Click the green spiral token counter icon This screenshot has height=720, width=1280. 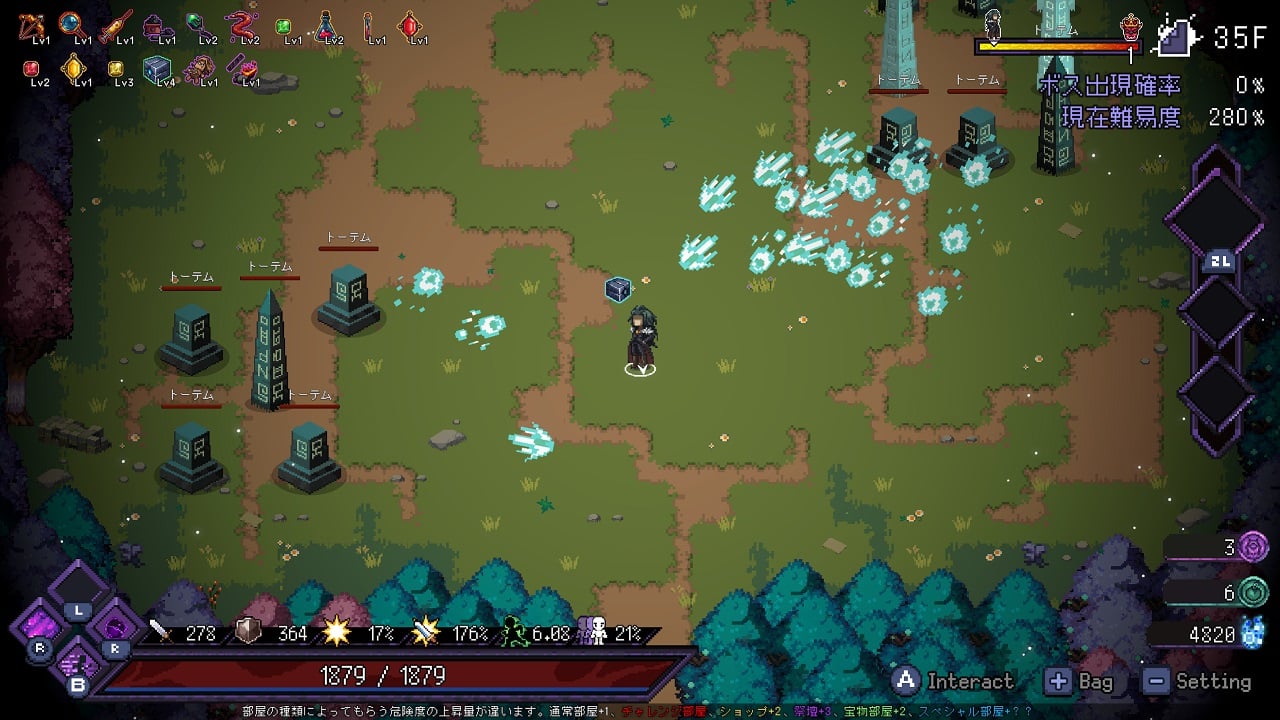point(1253,592)
